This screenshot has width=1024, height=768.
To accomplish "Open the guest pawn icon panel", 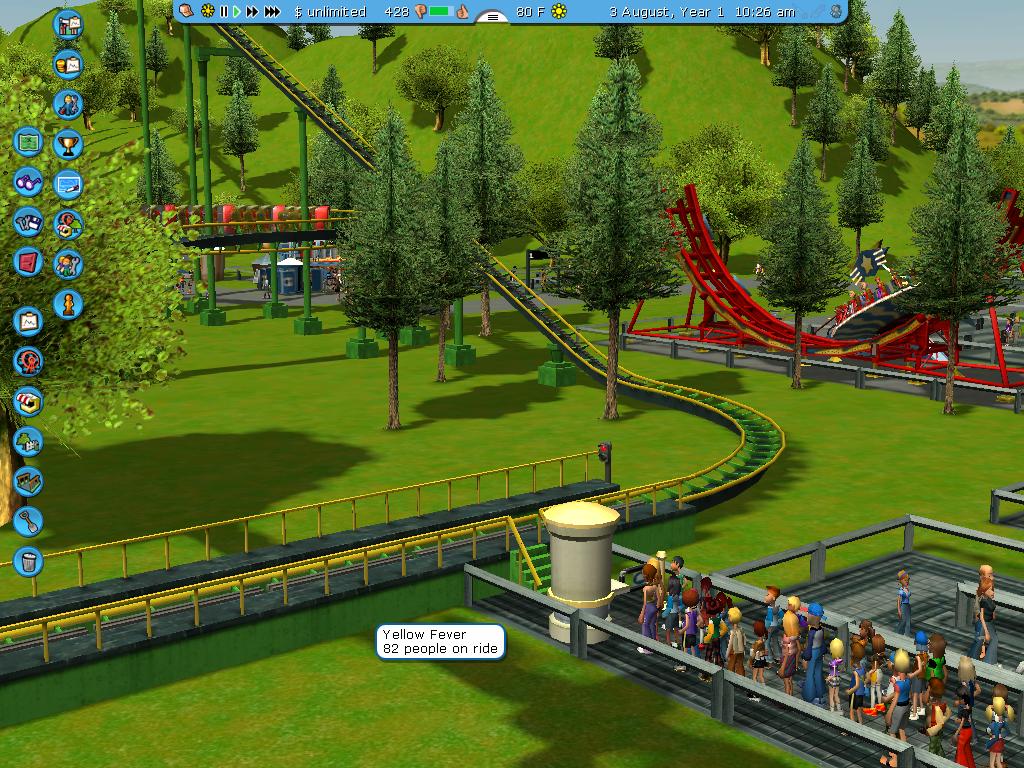I will point(68,304).
